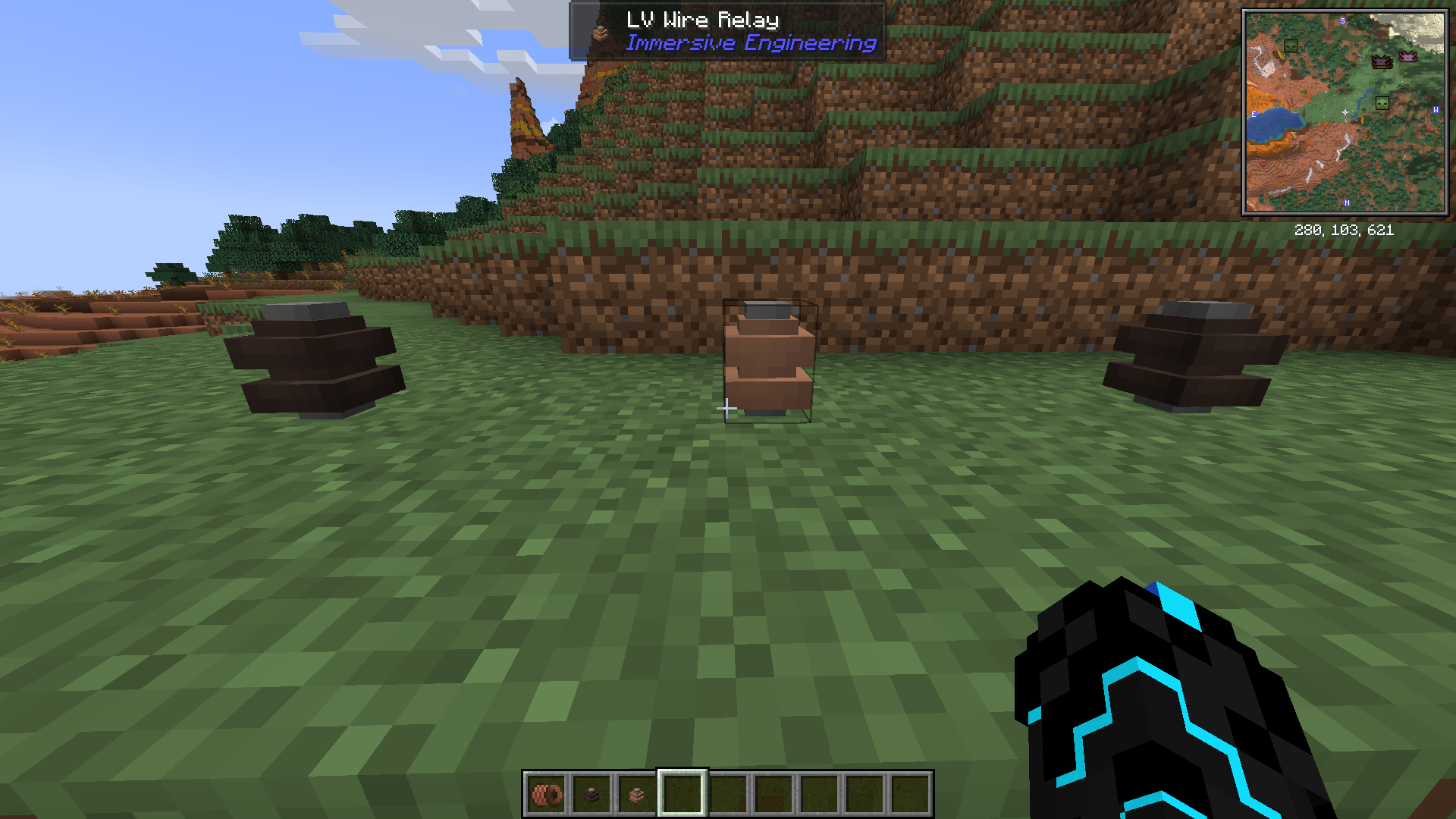Screen dimensions: 1456x819
Task: Click the W direction marker on the minimap
Action: tap(1436, 110)
